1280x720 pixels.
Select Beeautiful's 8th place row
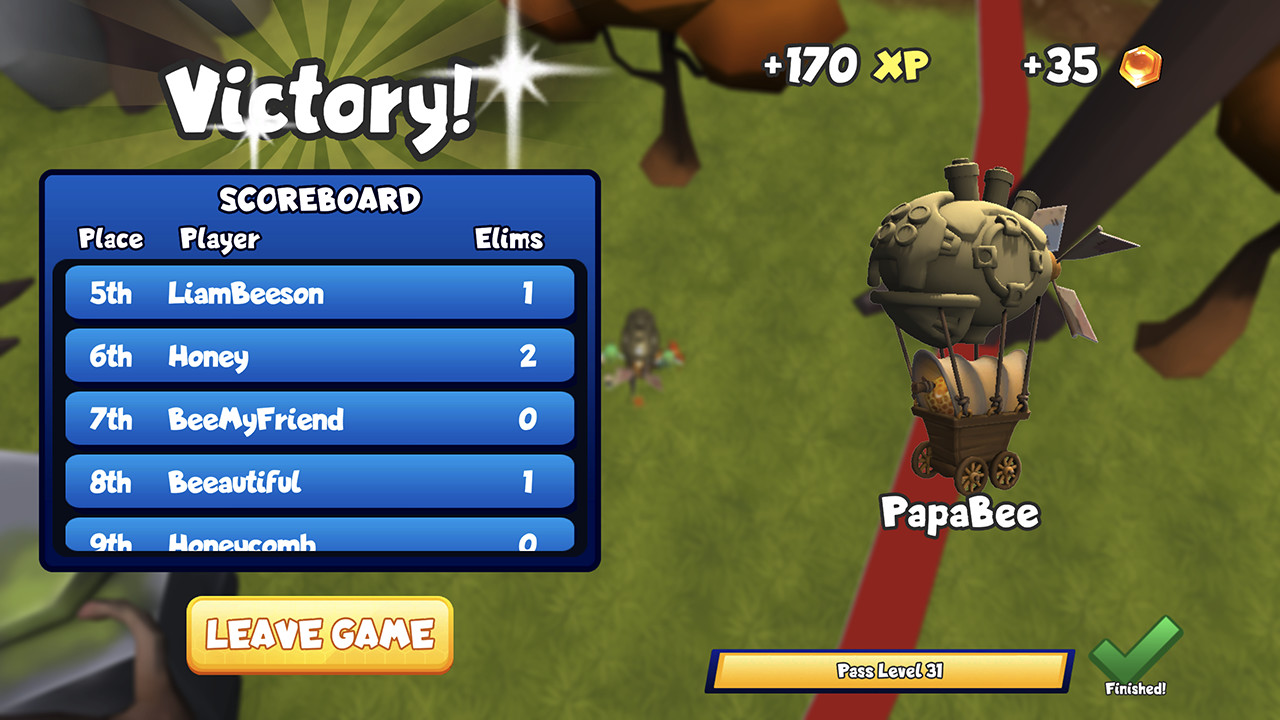click(318, 482)
